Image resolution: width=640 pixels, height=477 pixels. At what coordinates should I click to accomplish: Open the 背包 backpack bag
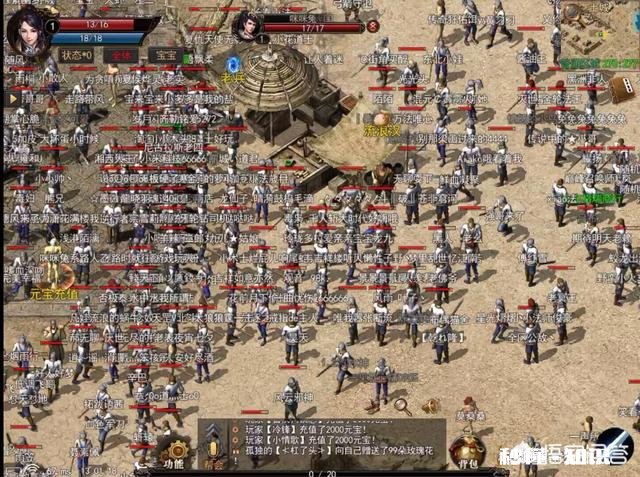pos(468,450)
